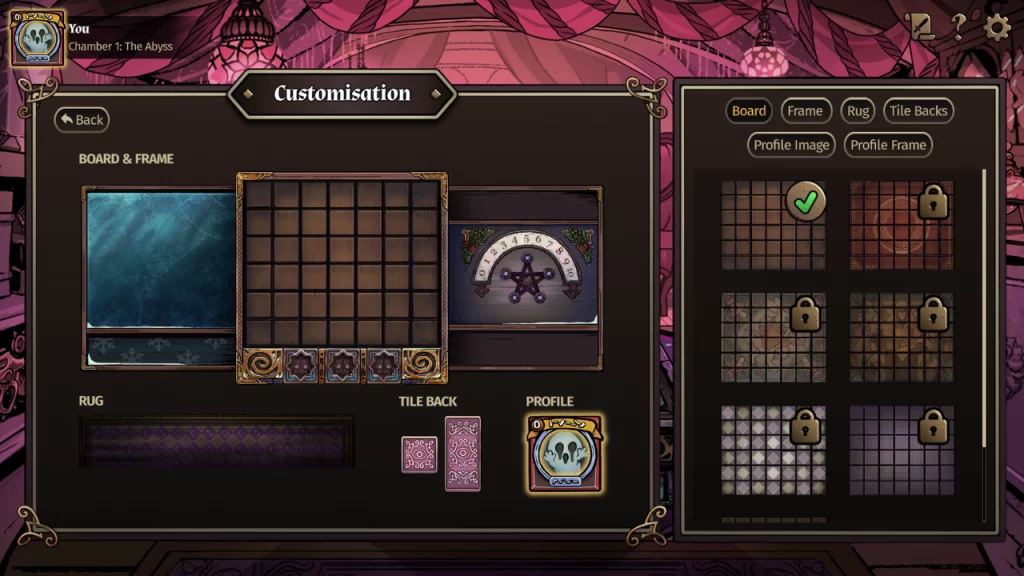Pick the locked pale diamond-pattern board
Screen dimensions: 1024x576
(773, 450)
